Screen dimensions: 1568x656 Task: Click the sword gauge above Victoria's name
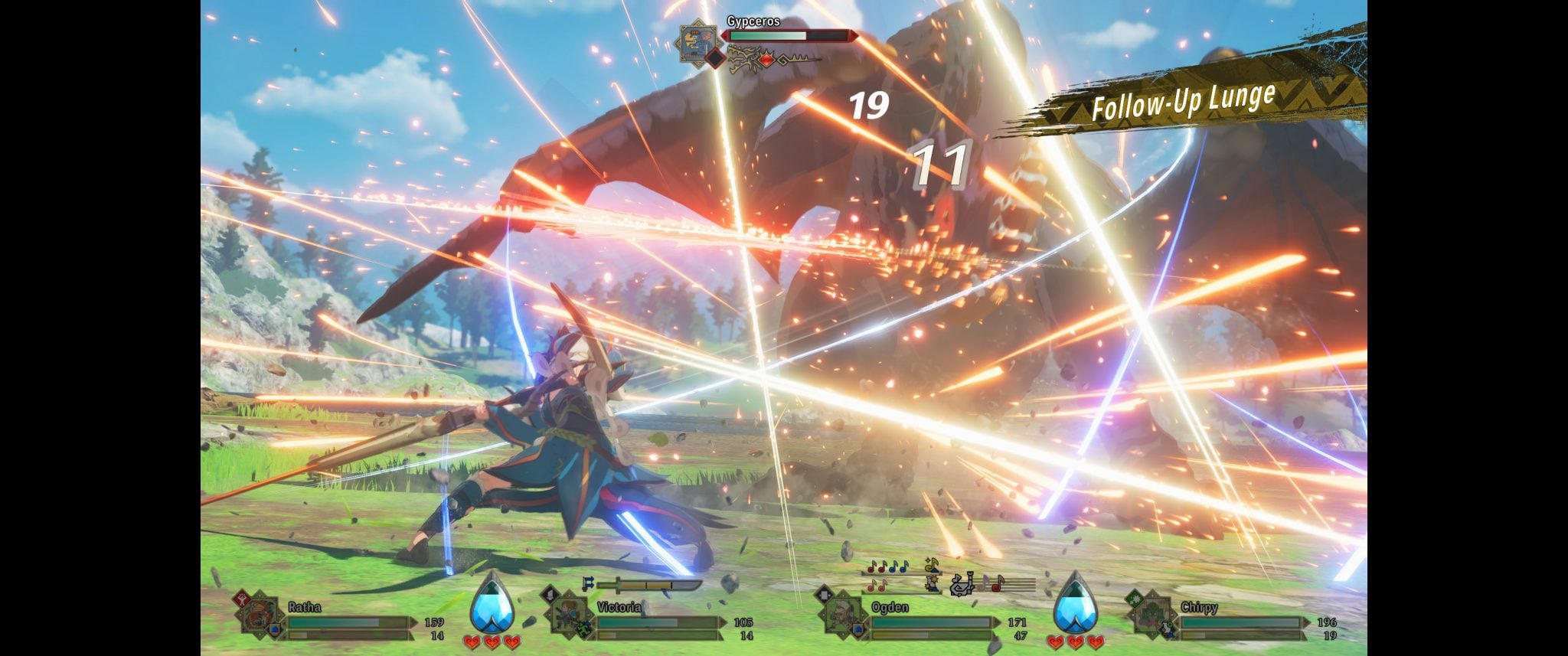[x=648, y=586]
